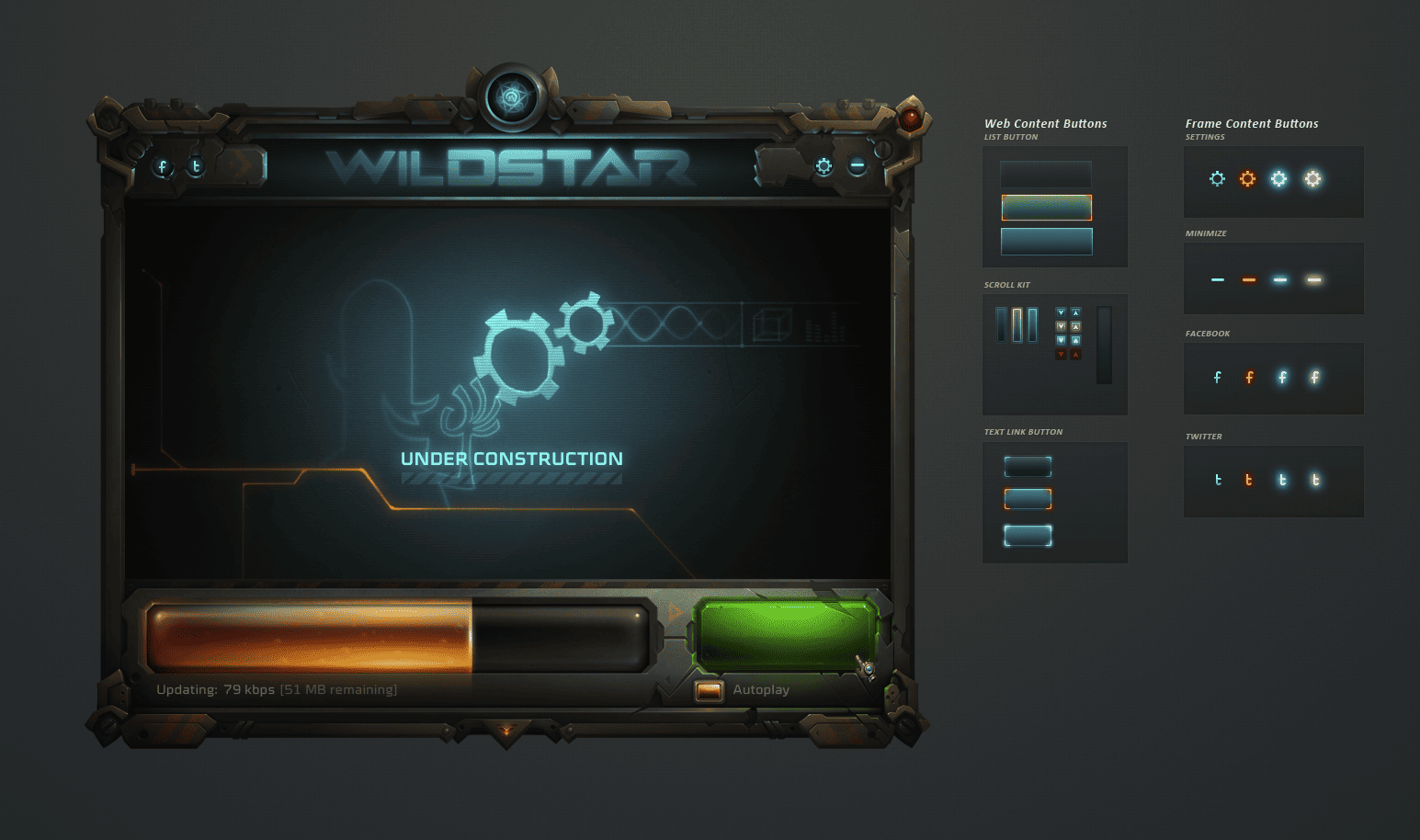Select the orange-outlined list button sample
The width and height of the screenshot is (1420, 840).
tap(1046, 208)
